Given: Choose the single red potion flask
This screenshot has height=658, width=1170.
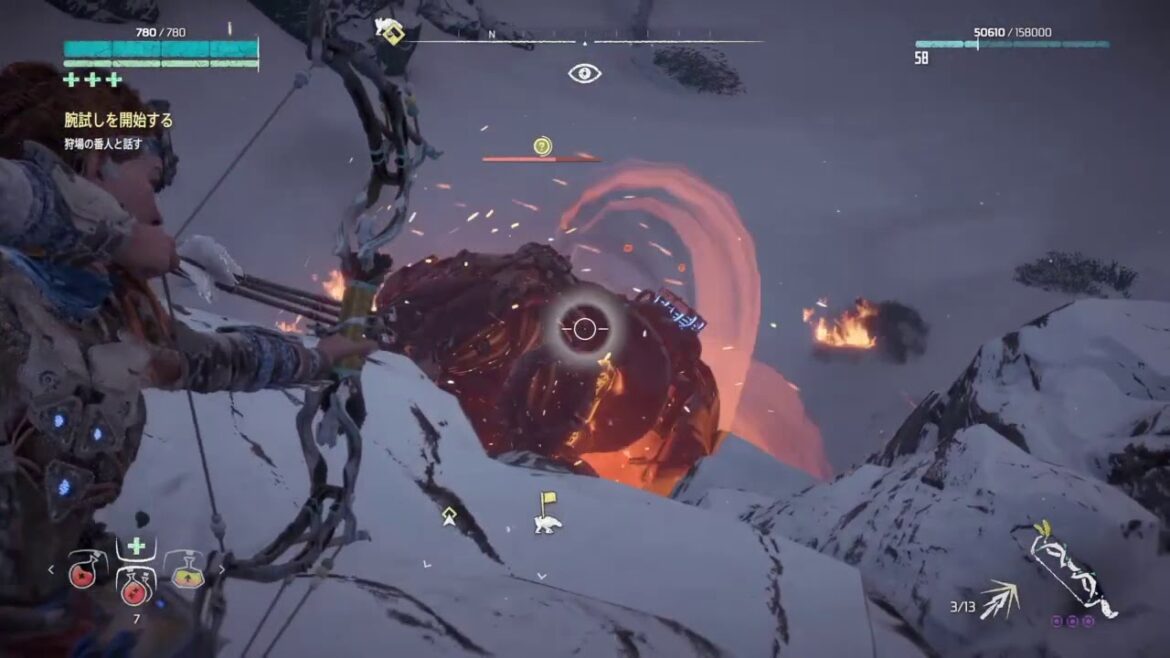Looking at the screenshot, I should pyautogui.click(x=83, y=570).
